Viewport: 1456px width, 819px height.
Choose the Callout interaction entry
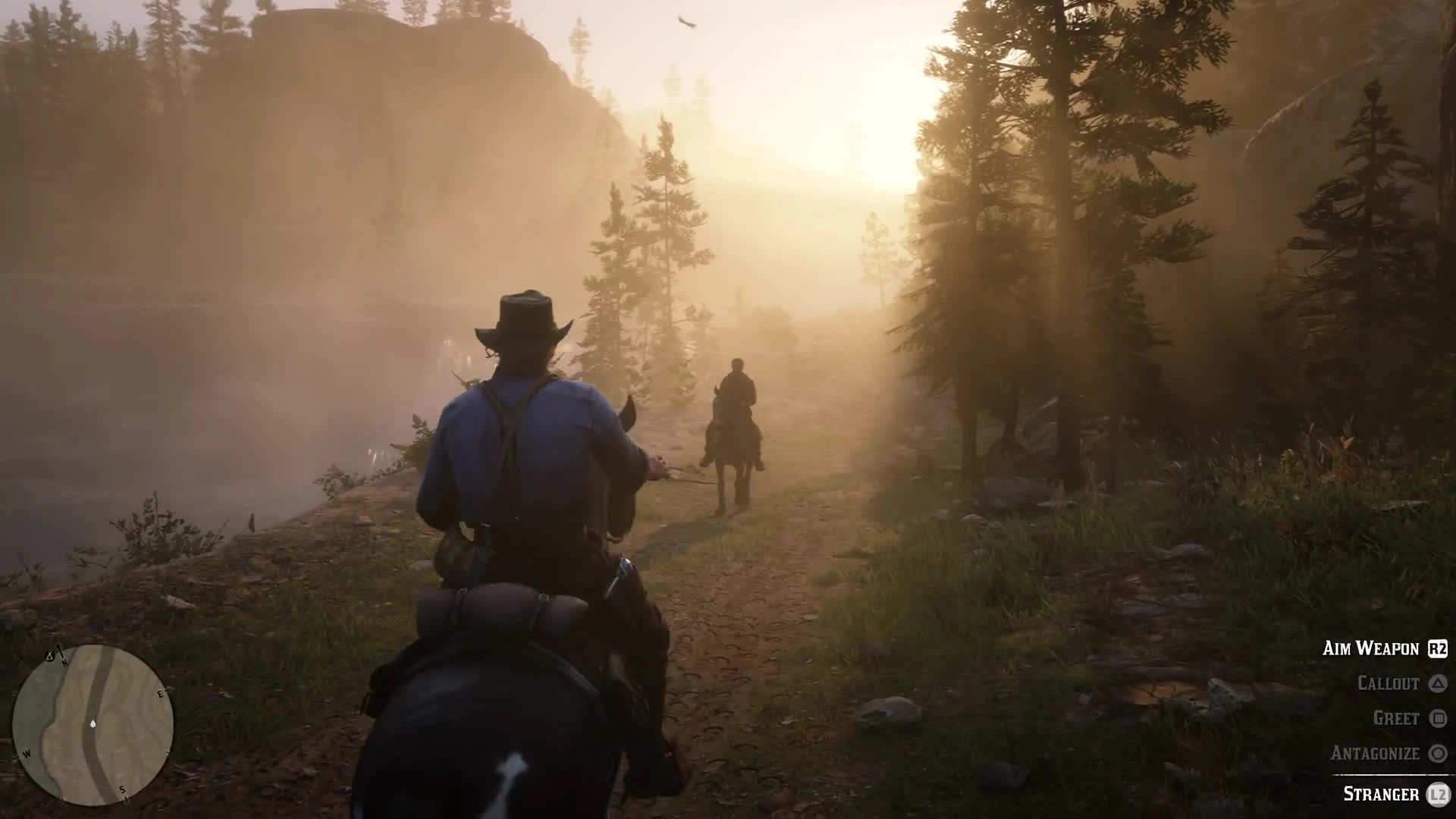tap(1389, 683)
